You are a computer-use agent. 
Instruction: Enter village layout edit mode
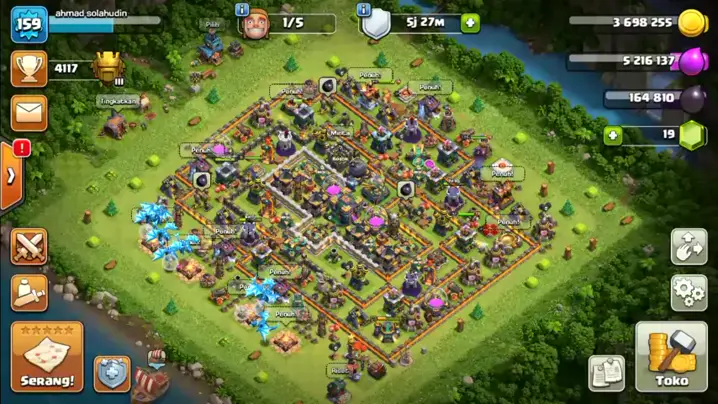[x=689, y=246]
